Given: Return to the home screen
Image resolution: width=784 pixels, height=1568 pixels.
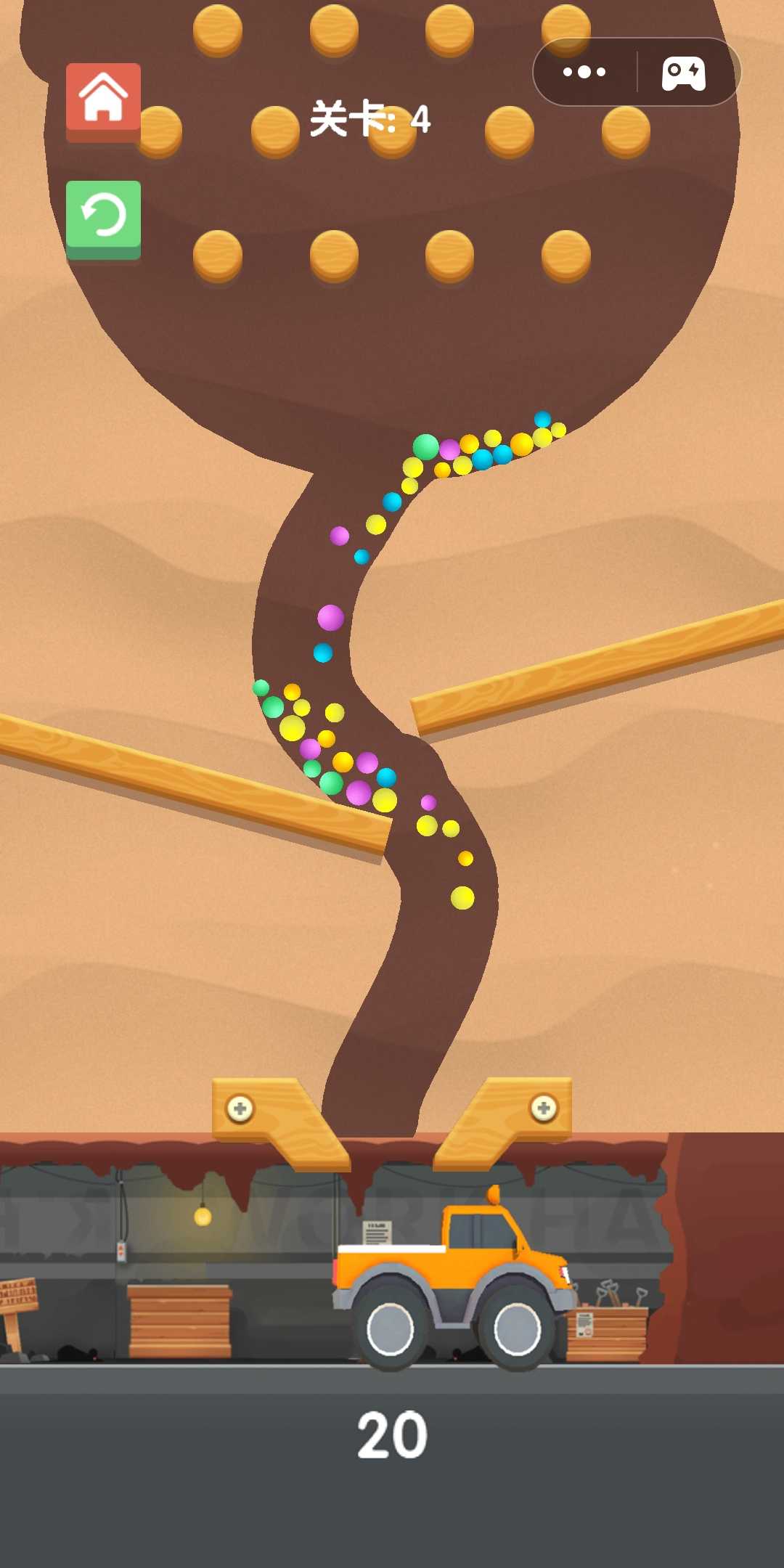Looking at the screenshot, I should coord(103,99).
